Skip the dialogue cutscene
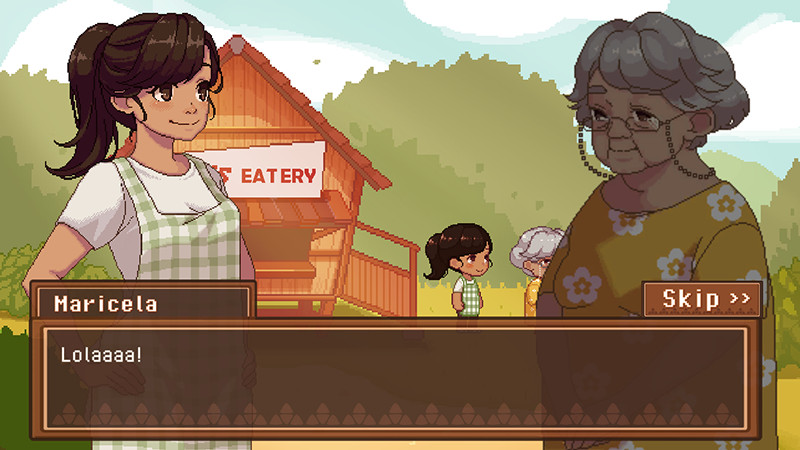This screenshot has width=800, height=450. tap(704, 298)
